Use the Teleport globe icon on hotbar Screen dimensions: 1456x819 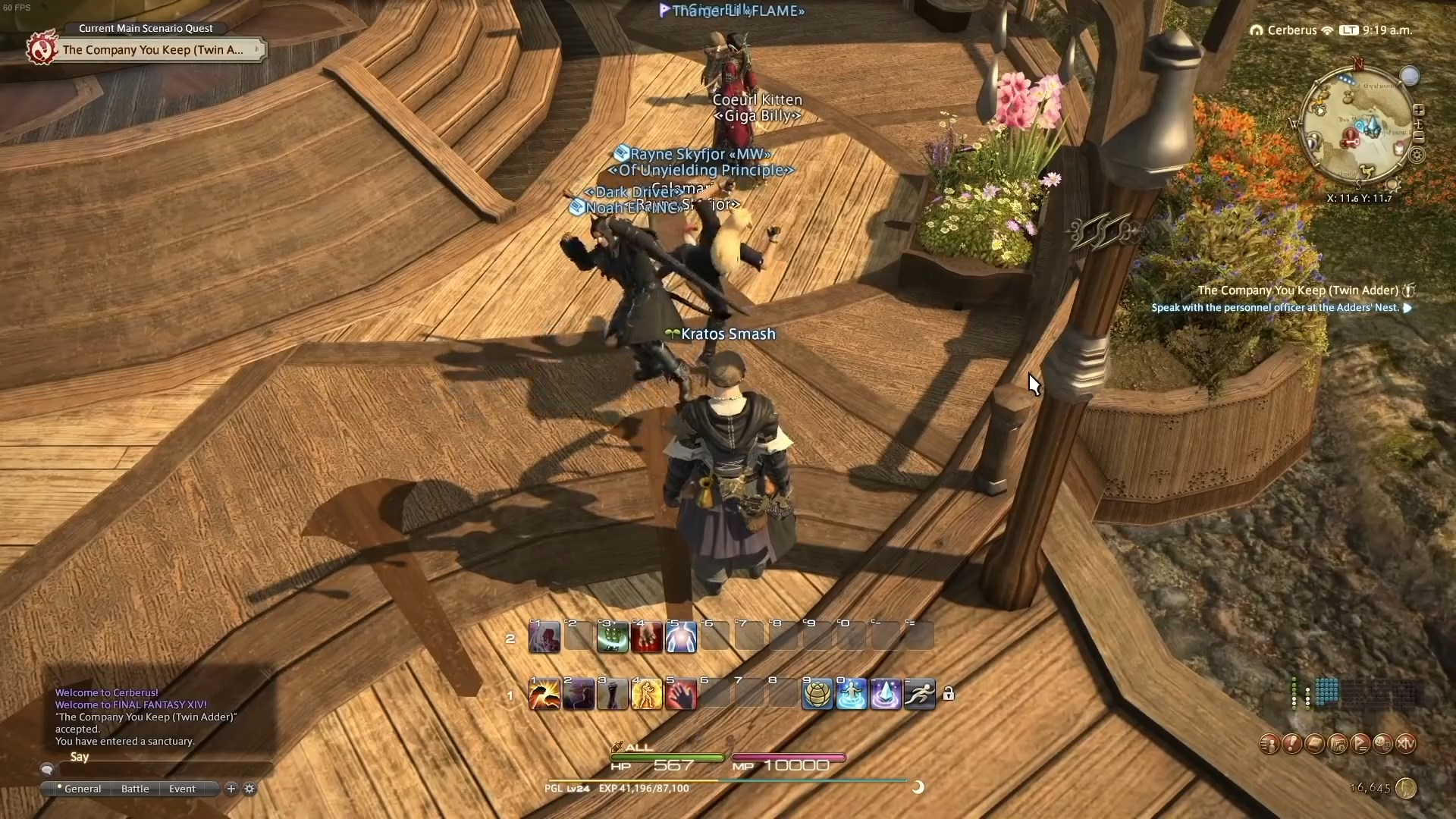pos(817,694)
